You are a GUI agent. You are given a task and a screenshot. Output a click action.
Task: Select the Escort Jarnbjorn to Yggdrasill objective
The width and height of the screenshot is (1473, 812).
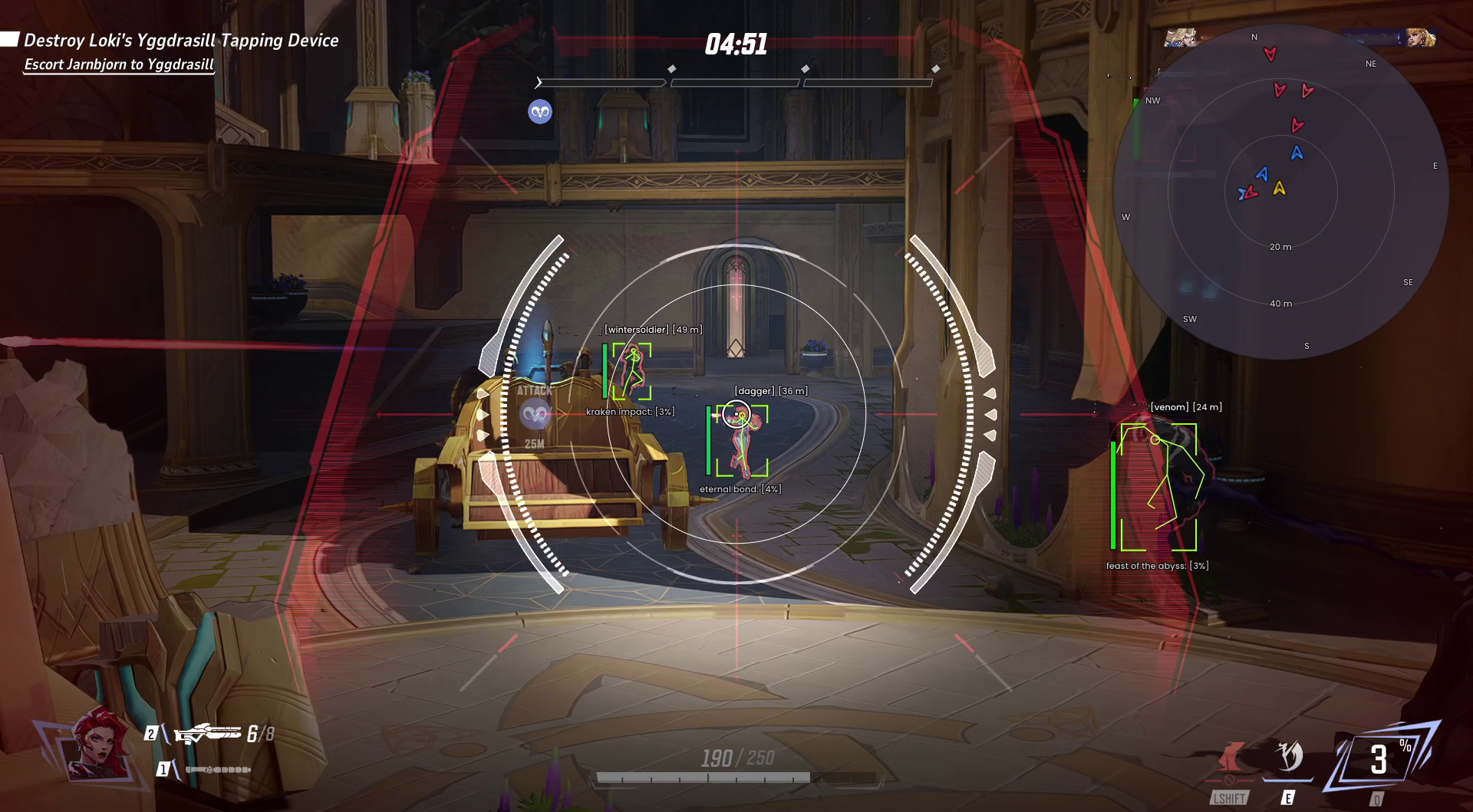tap(119, 64)
